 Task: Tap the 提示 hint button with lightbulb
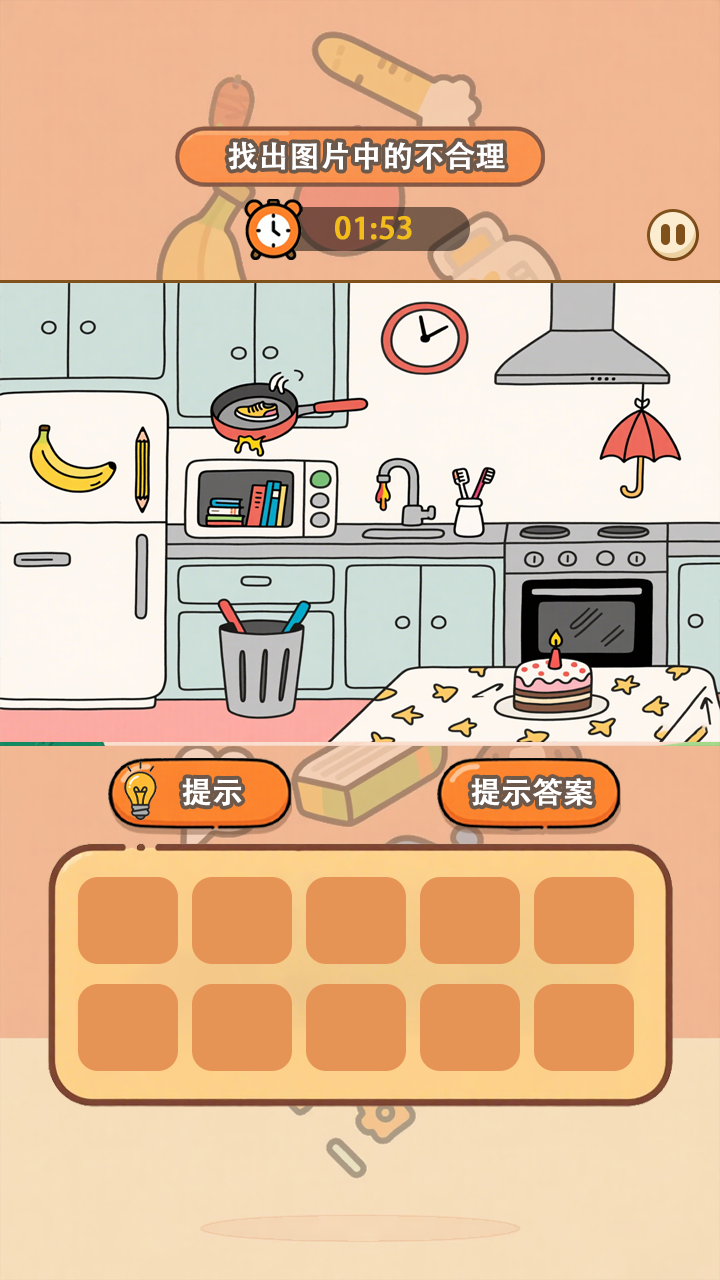[200, 793]
